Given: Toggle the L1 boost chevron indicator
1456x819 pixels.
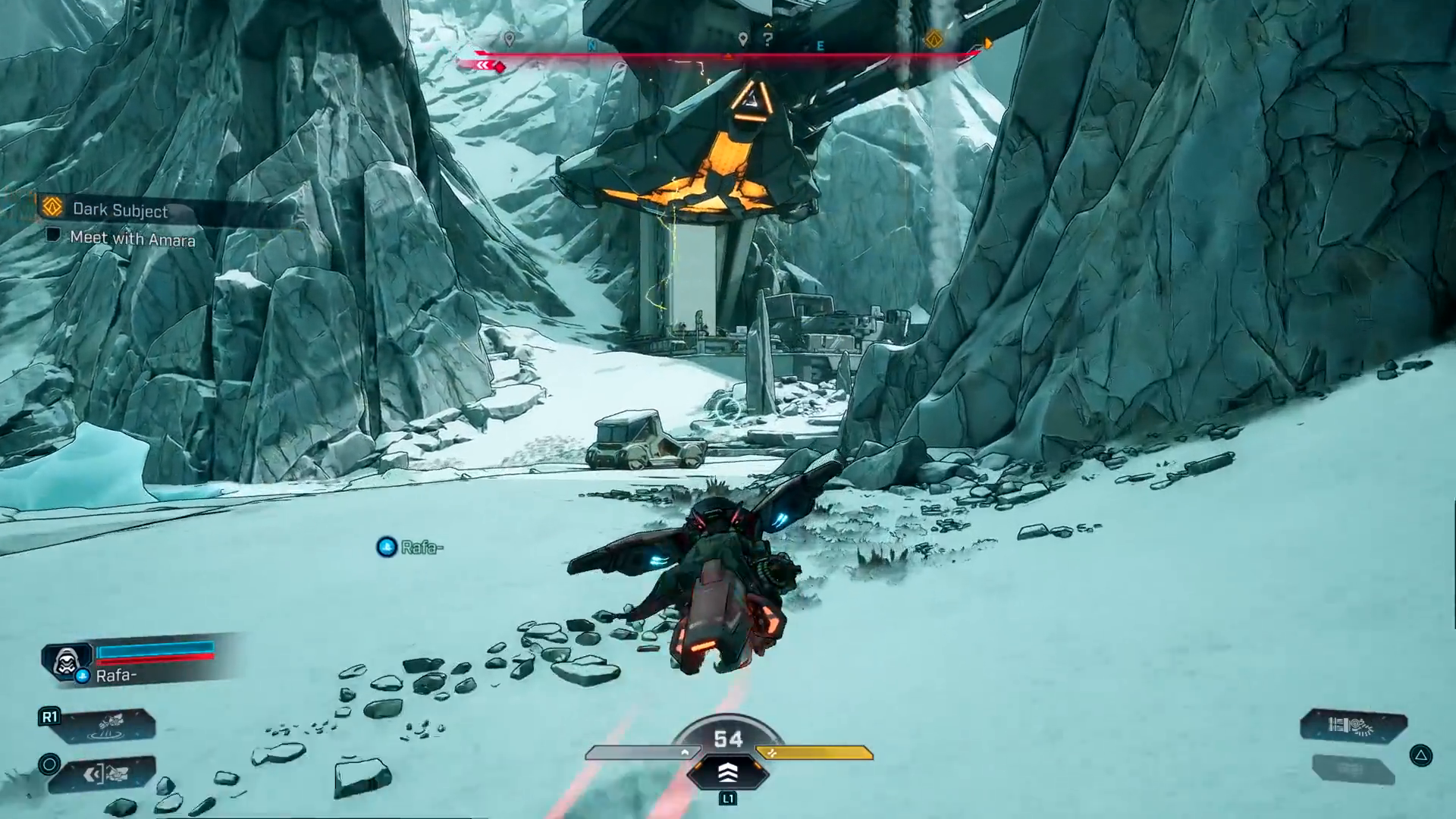Looking at the screenshot, I should (x=730, y=771).
